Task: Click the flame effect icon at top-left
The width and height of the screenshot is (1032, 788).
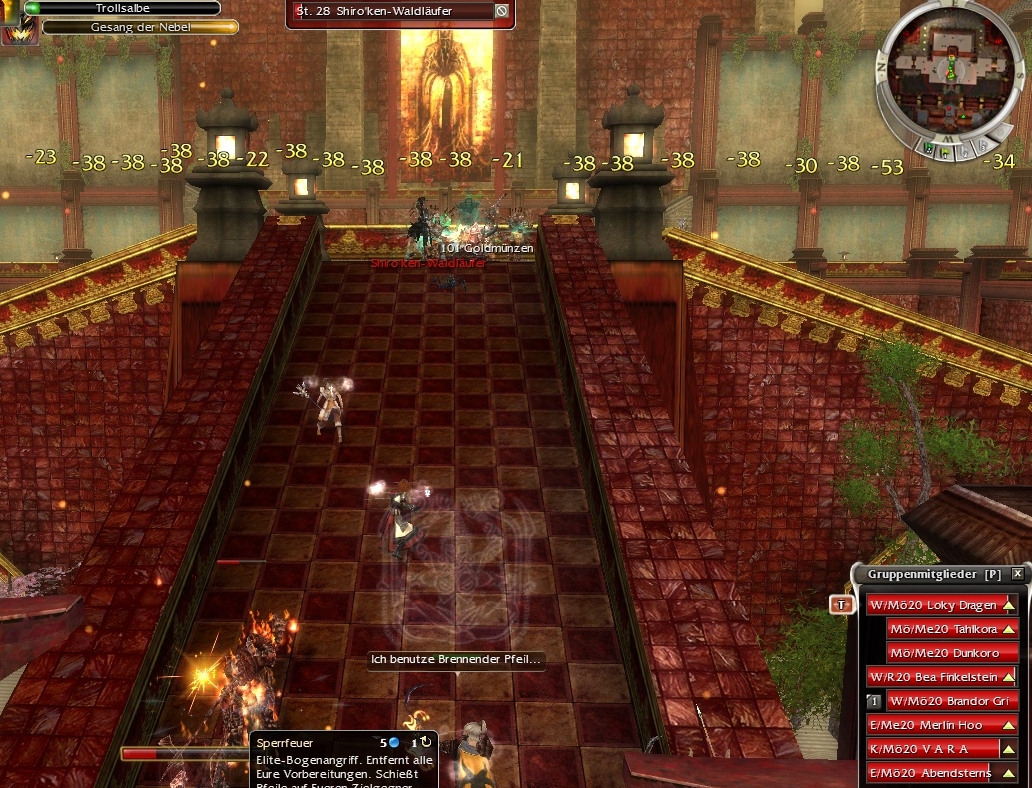Action: click(x=17, y=30)
